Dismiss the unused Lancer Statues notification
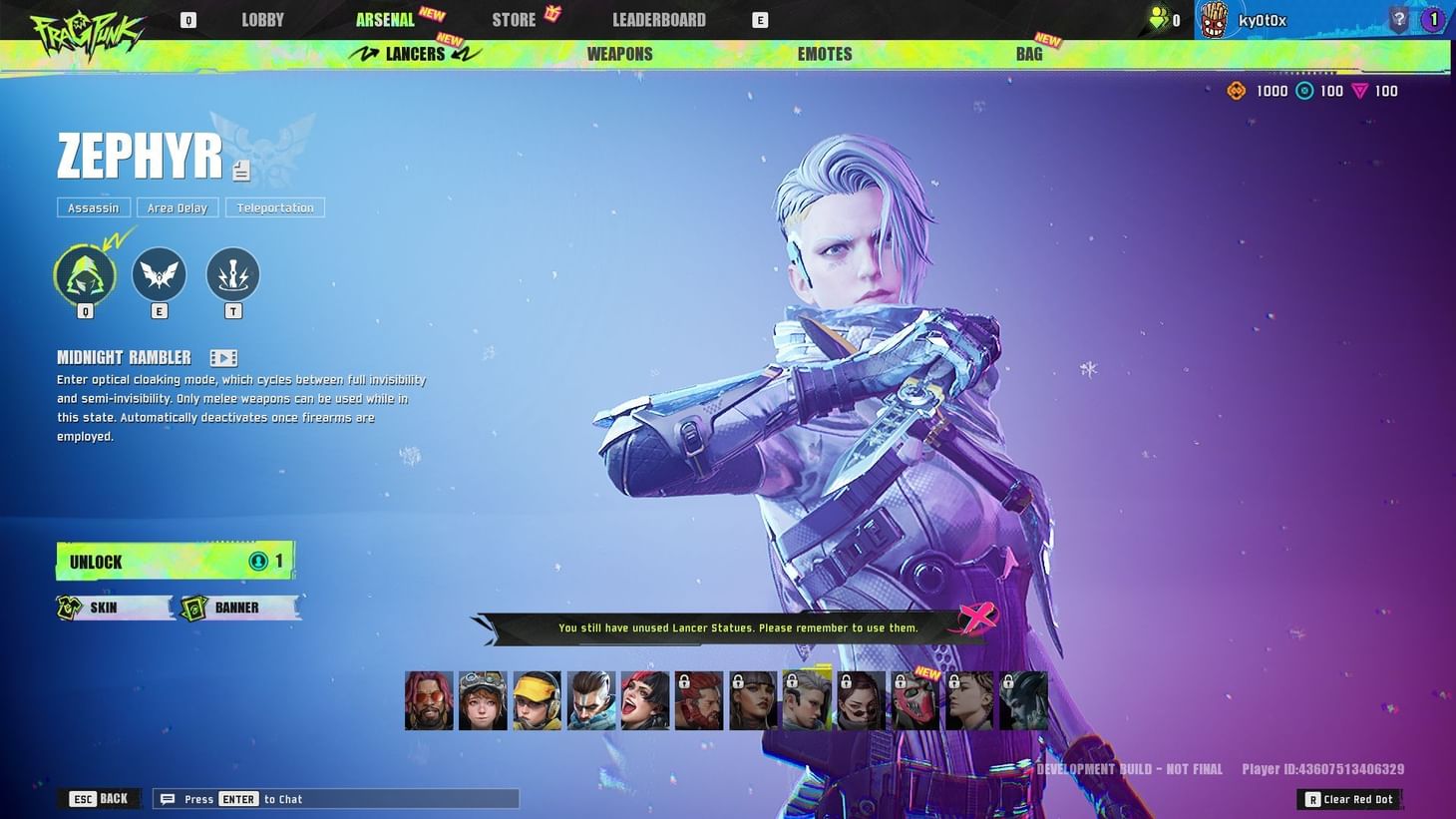The width and height of the screenshot is (1456, 819). 978,618
